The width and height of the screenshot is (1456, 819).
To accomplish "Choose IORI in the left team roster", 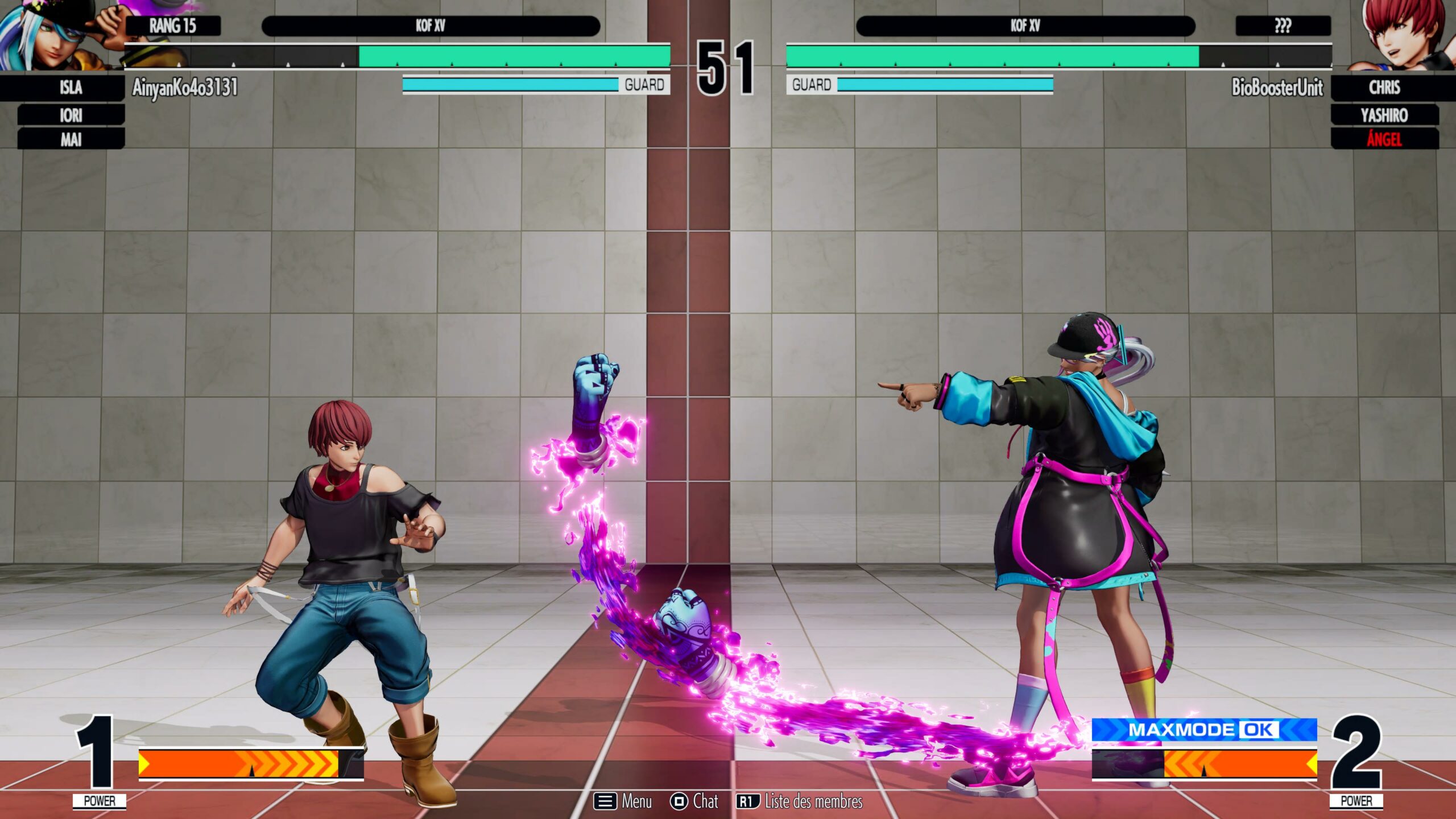I will (x=71, y=115).
